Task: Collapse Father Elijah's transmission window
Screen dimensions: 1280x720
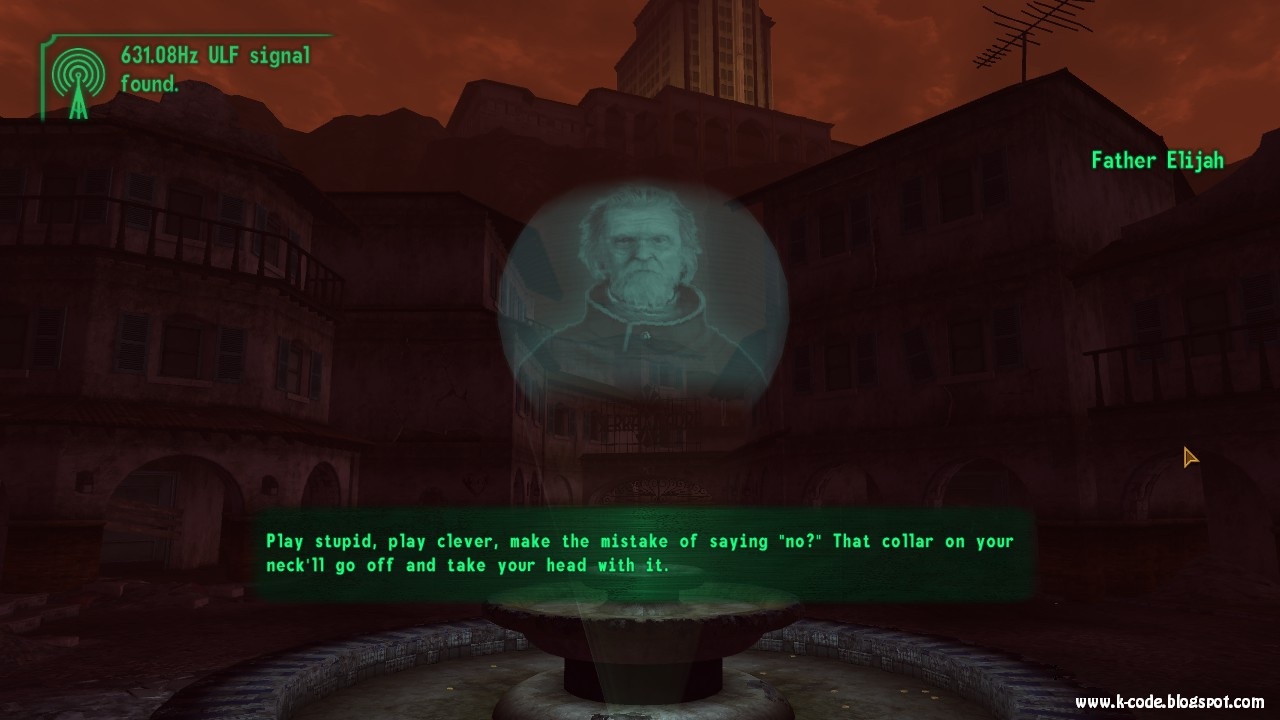Action: tap(637, 300)
